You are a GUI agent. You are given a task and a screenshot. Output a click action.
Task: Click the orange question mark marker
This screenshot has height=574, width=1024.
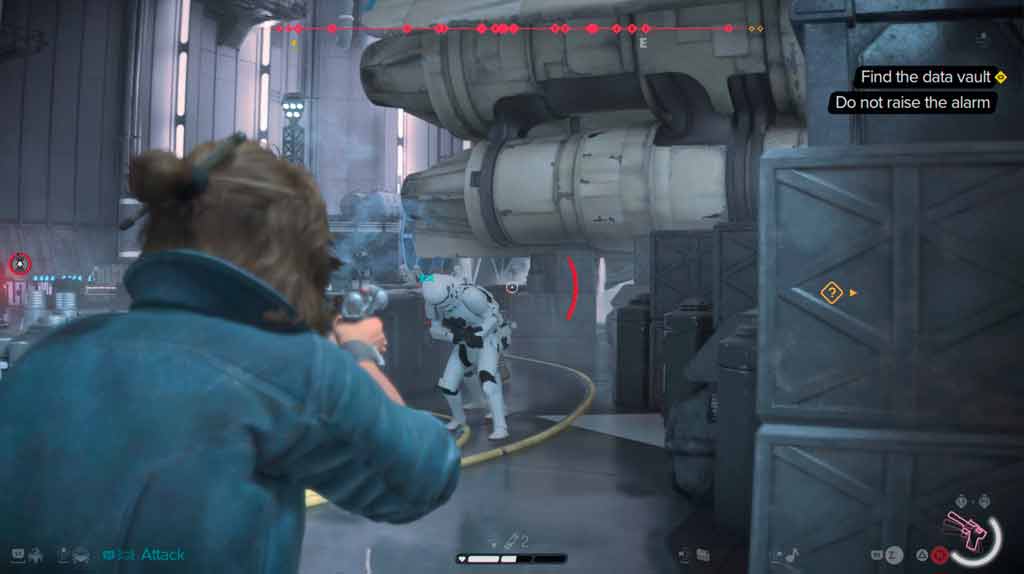pyautogui.click(x=831, y=293)
